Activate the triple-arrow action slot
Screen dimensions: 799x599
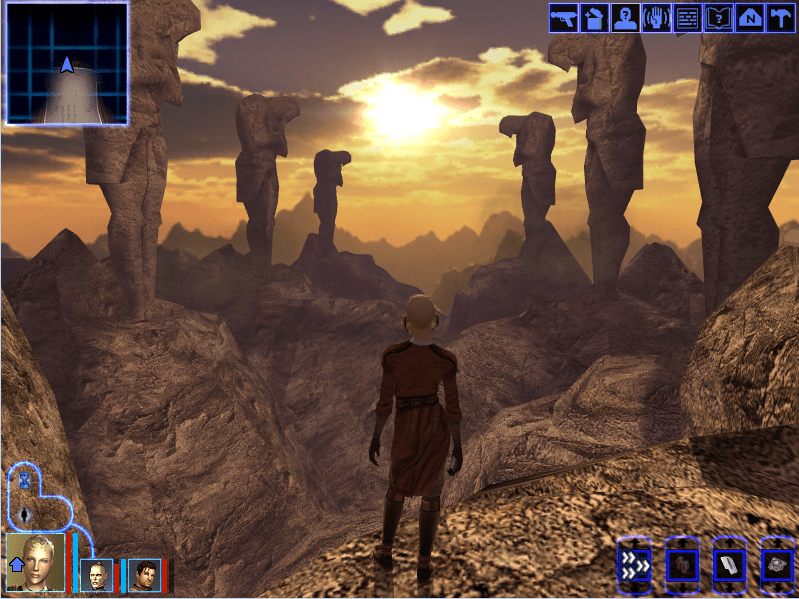coord(633,566)
